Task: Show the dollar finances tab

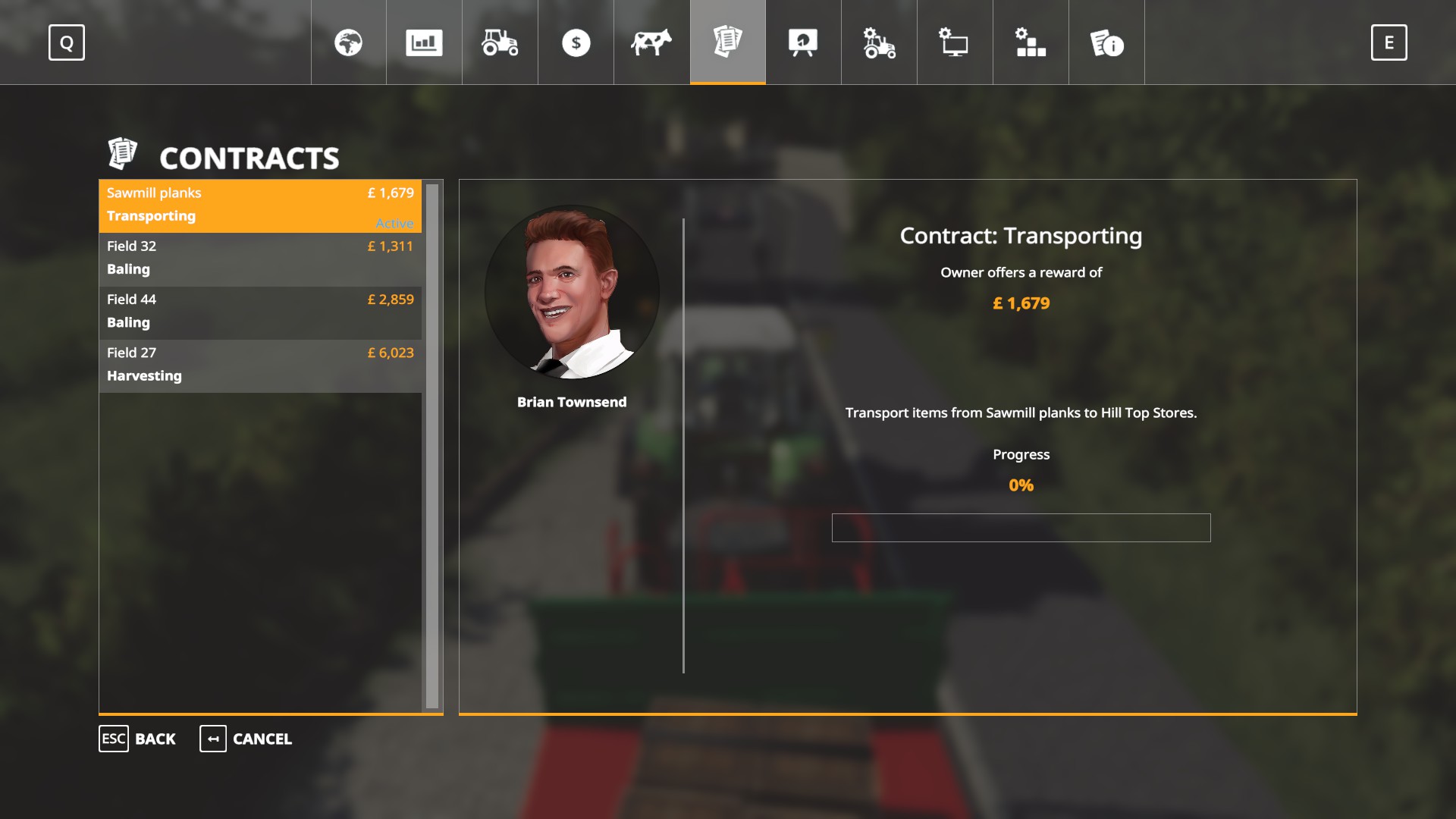Action: (x=576, y=42)
